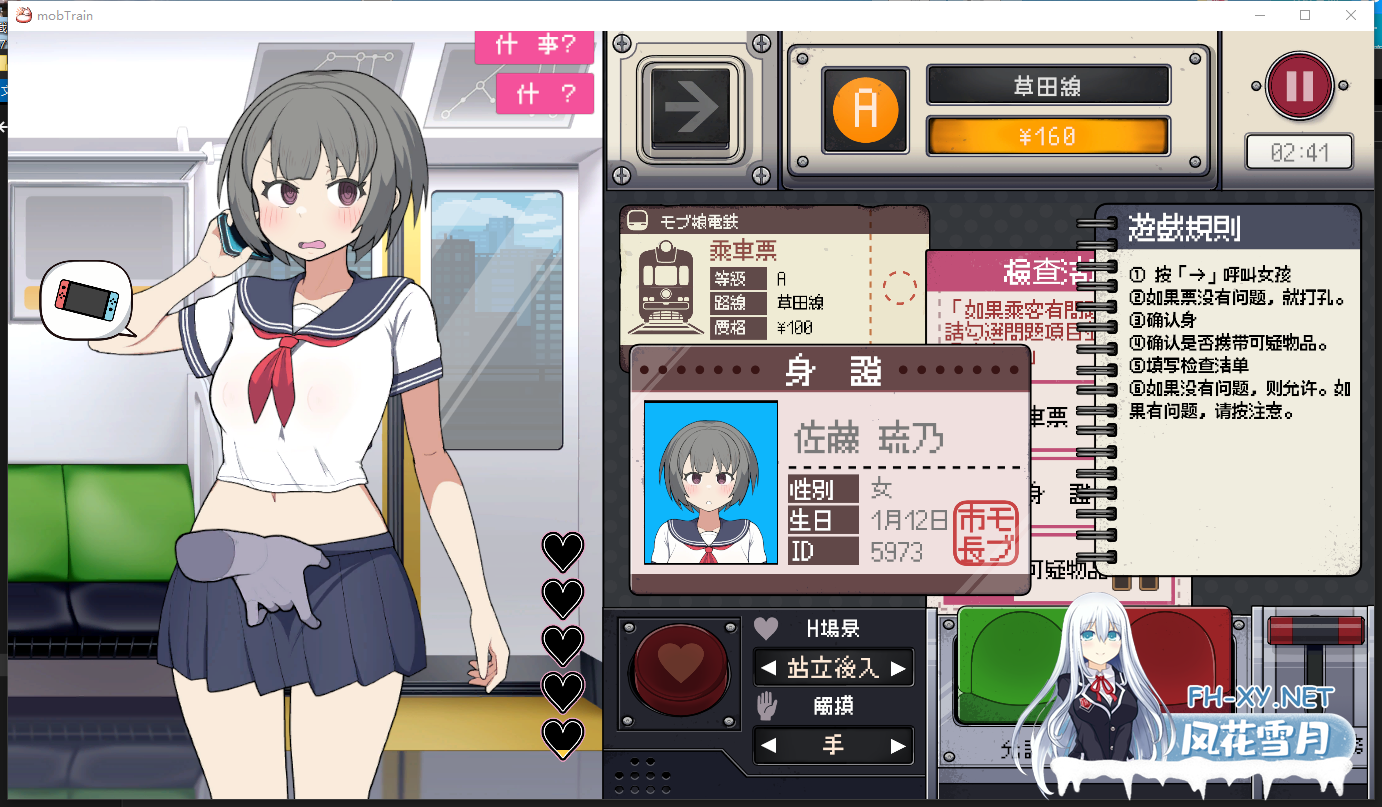Viewport: 1382px width, 807px height.
Task: Click the 什麼事? speech bubble
Action: [534, 46]
